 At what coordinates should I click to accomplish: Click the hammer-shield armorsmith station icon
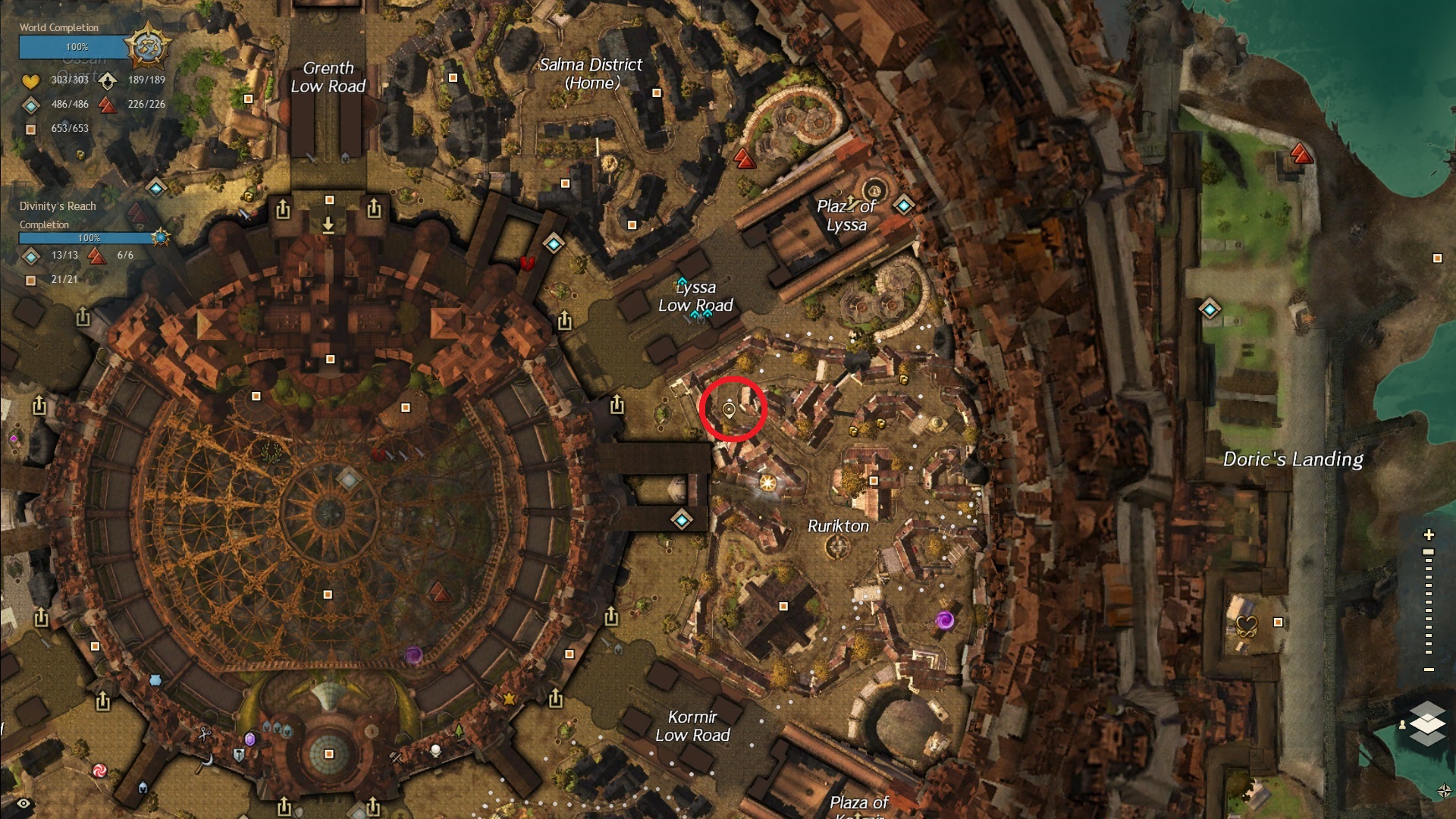[239, 755]
